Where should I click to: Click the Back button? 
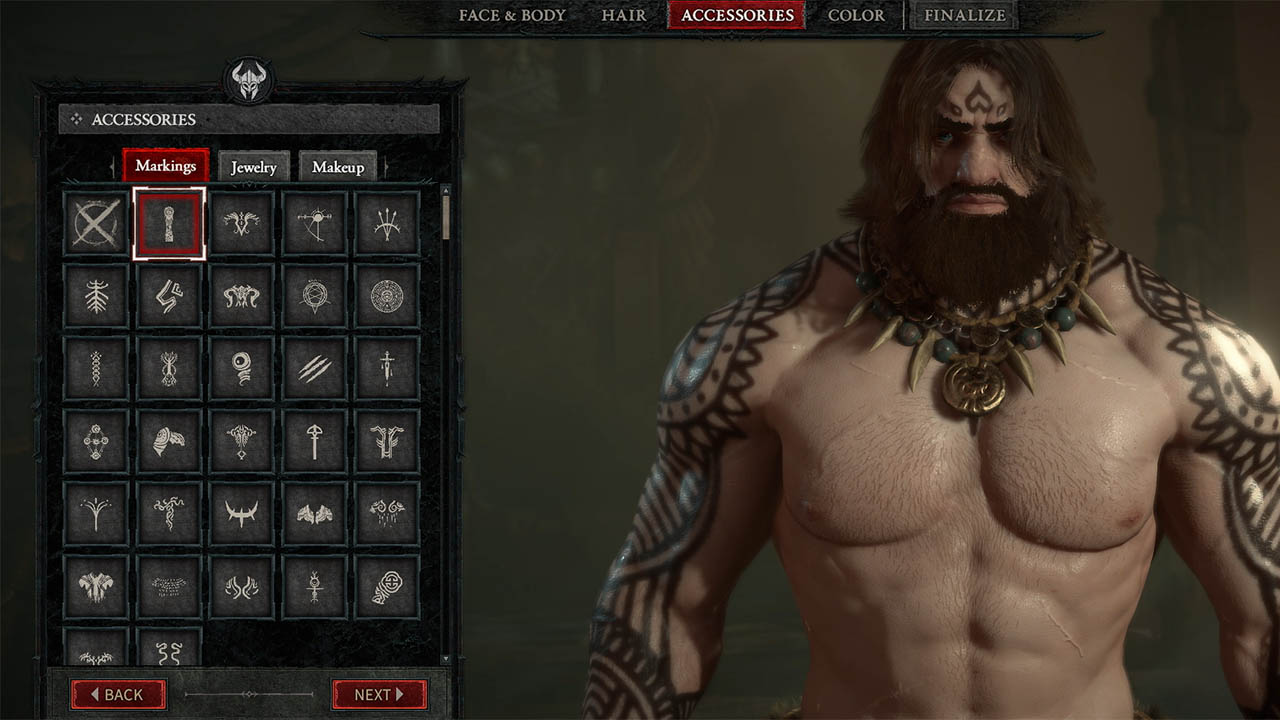pos(118,695)
